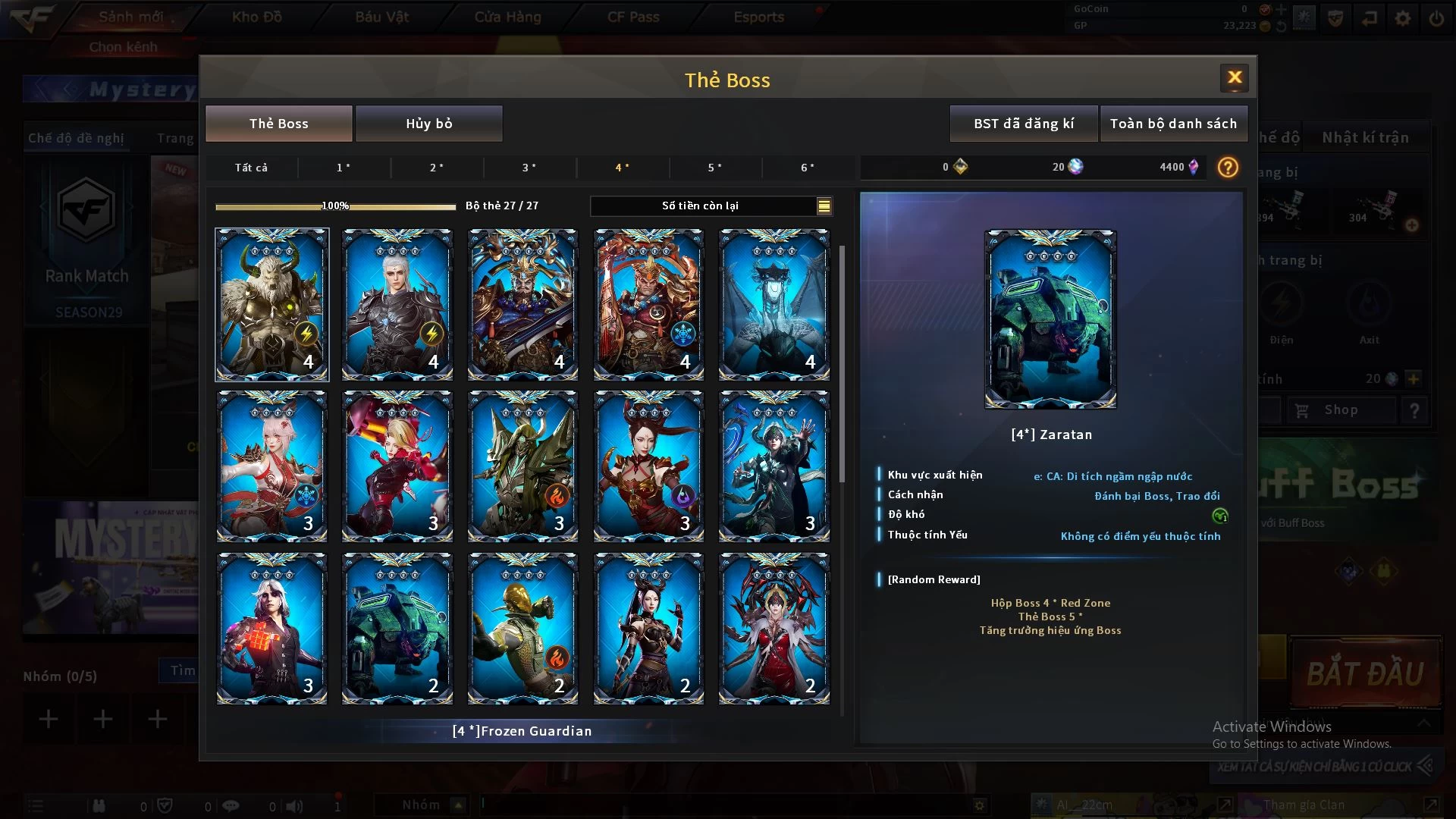This screenshot has height=819, width=1456.
Task: Open the orange question mark help
Action: pyautogui.click(x=1227, y=168)
